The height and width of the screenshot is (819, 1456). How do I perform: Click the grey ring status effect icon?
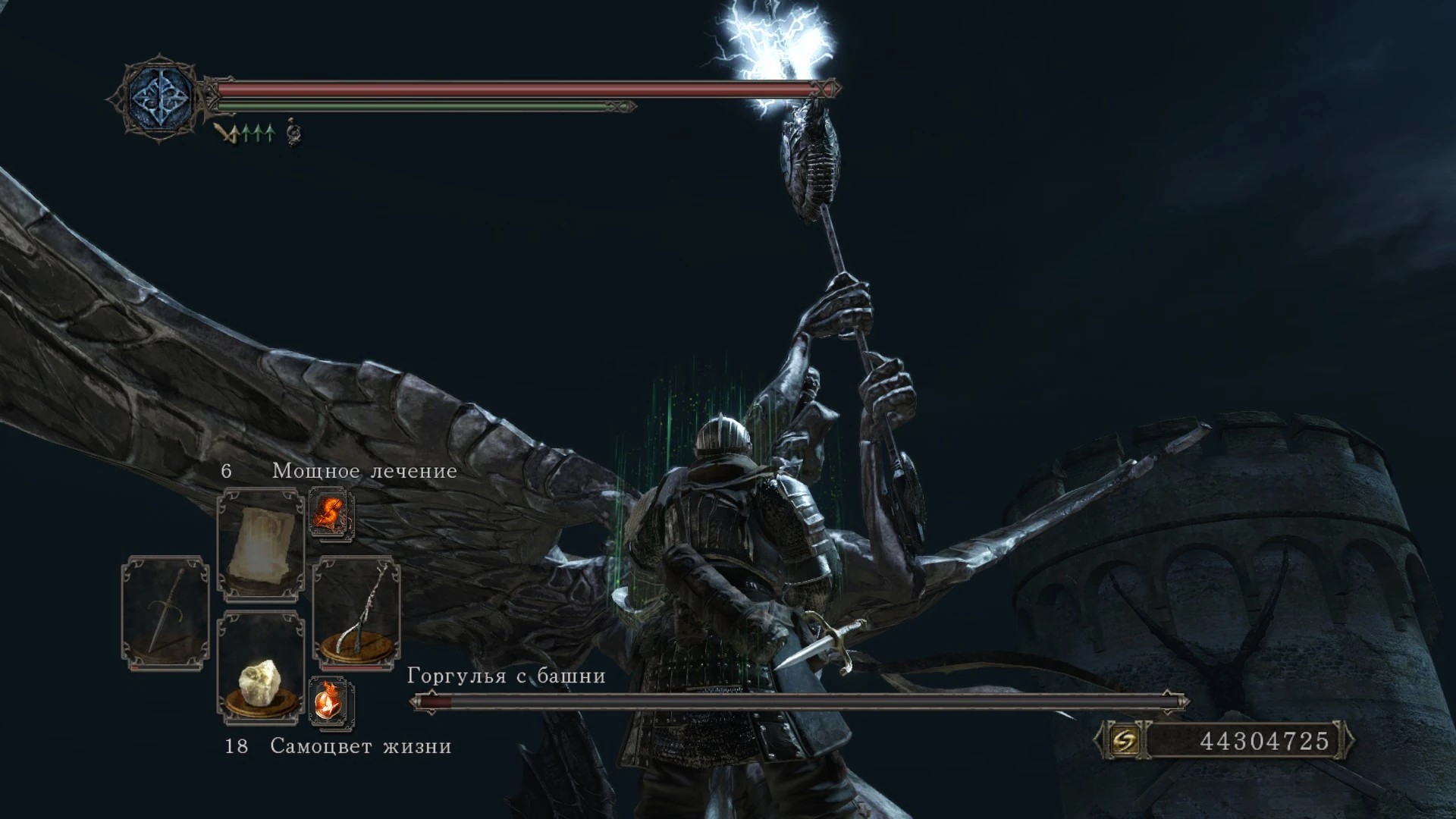[x=293, y=133]
